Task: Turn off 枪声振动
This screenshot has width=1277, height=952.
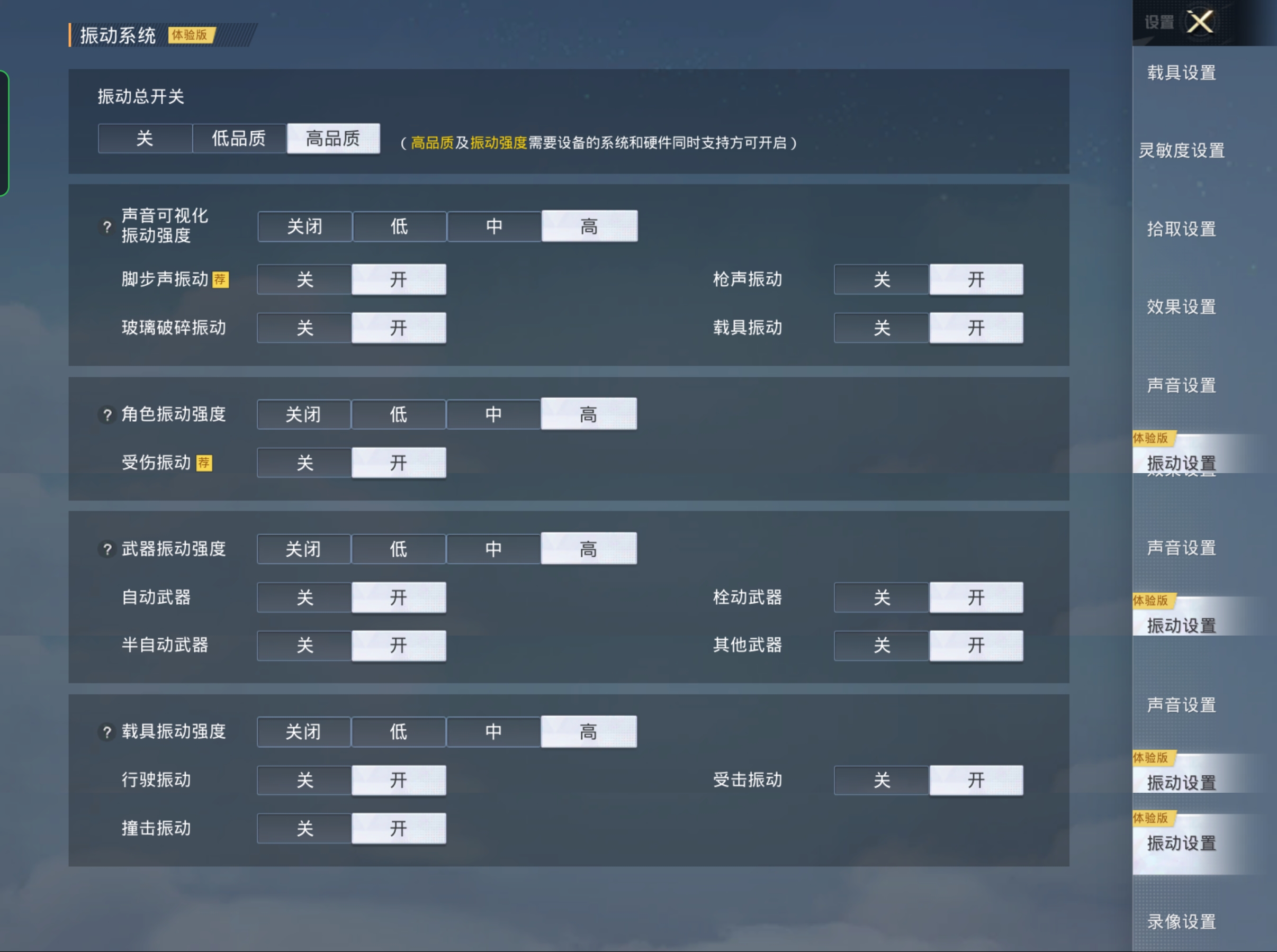Action: (881, 279)
